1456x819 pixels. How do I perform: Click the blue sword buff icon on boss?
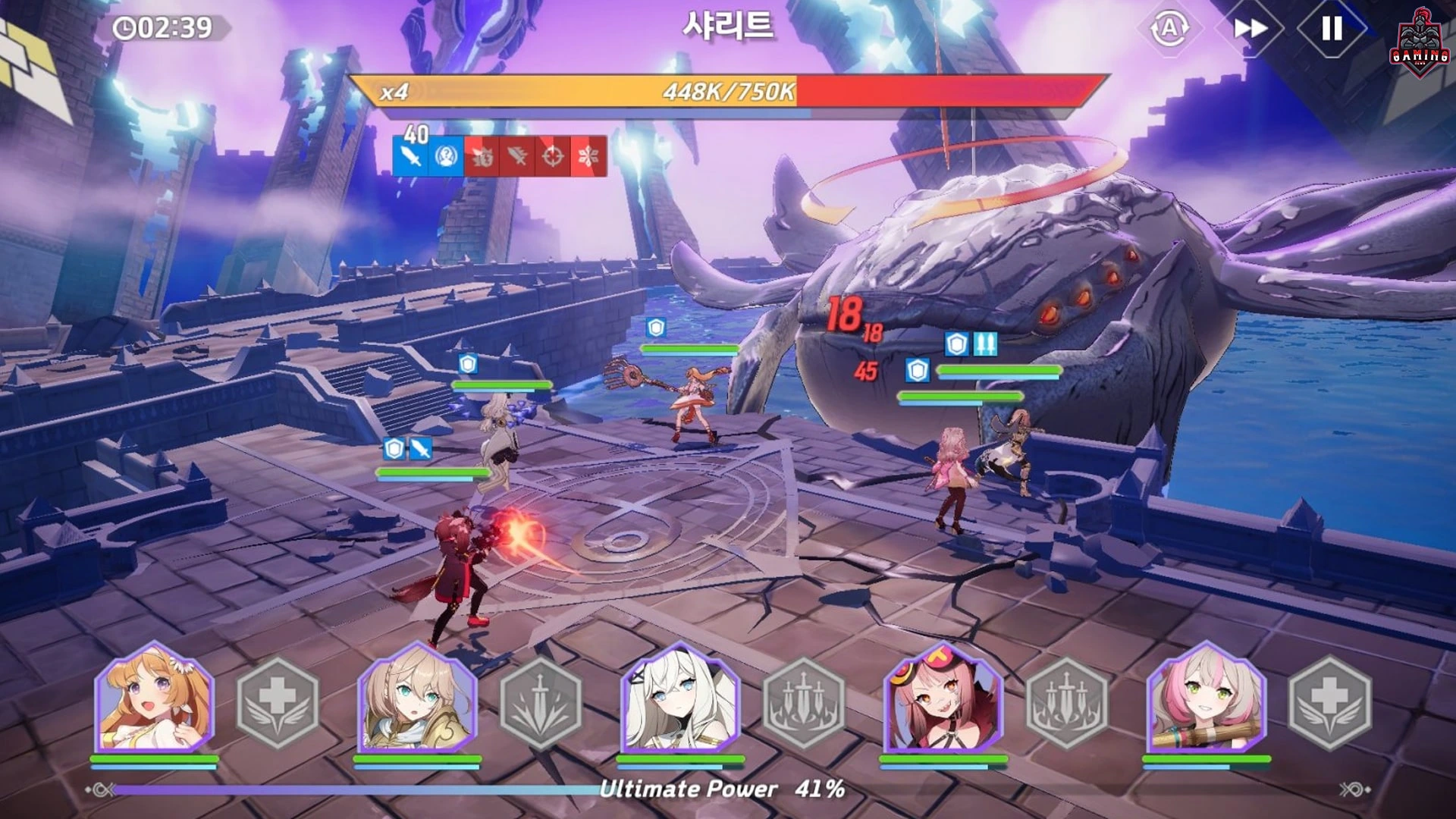coord(410,157)
